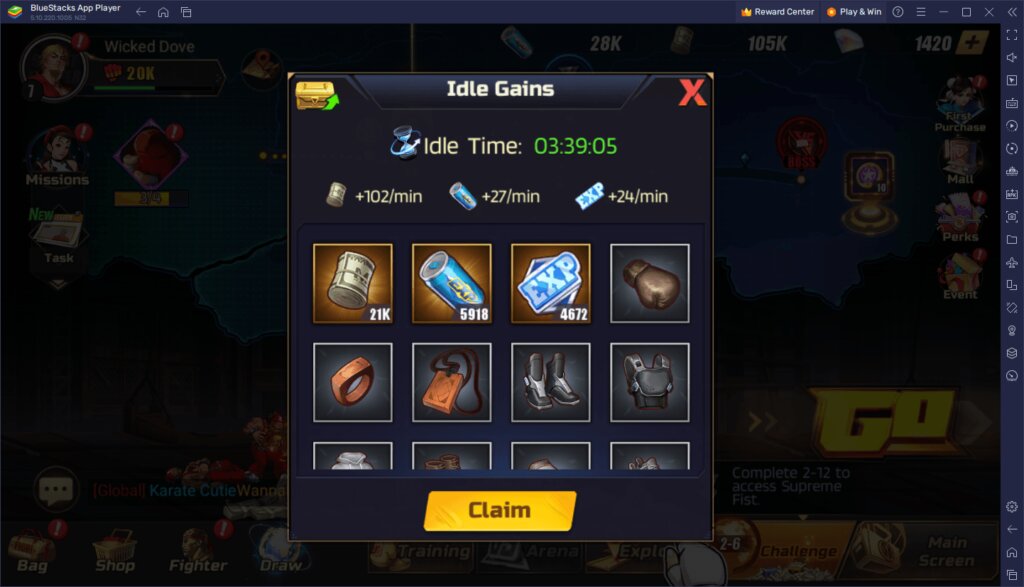The width and height of the screenshot is (1024, 587).
Task: Open the global chat bubble
Action: click(x=56, y=489)
